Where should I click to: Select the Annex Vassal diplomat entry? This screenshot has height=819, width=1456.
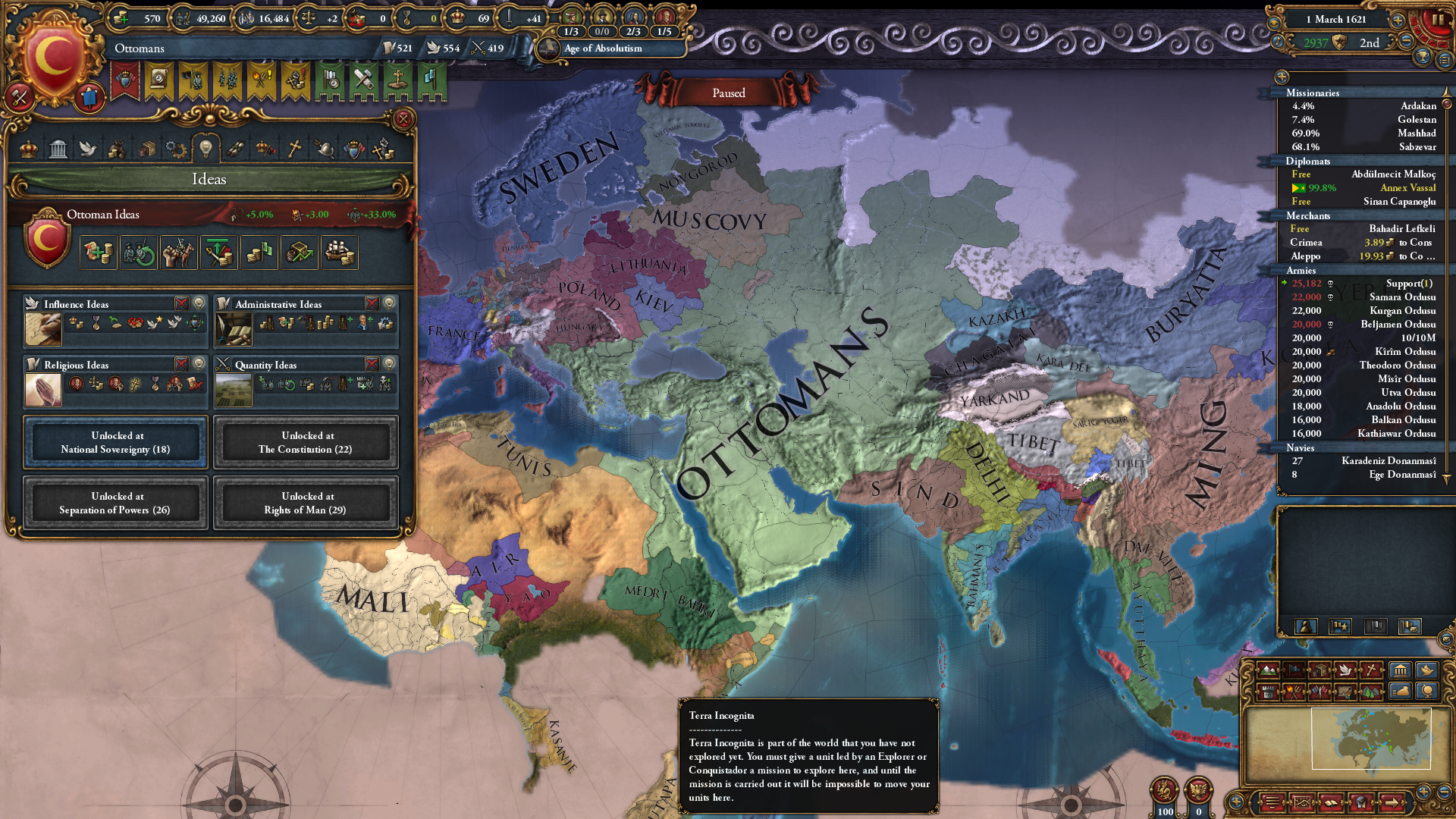tap(1409, 188)
